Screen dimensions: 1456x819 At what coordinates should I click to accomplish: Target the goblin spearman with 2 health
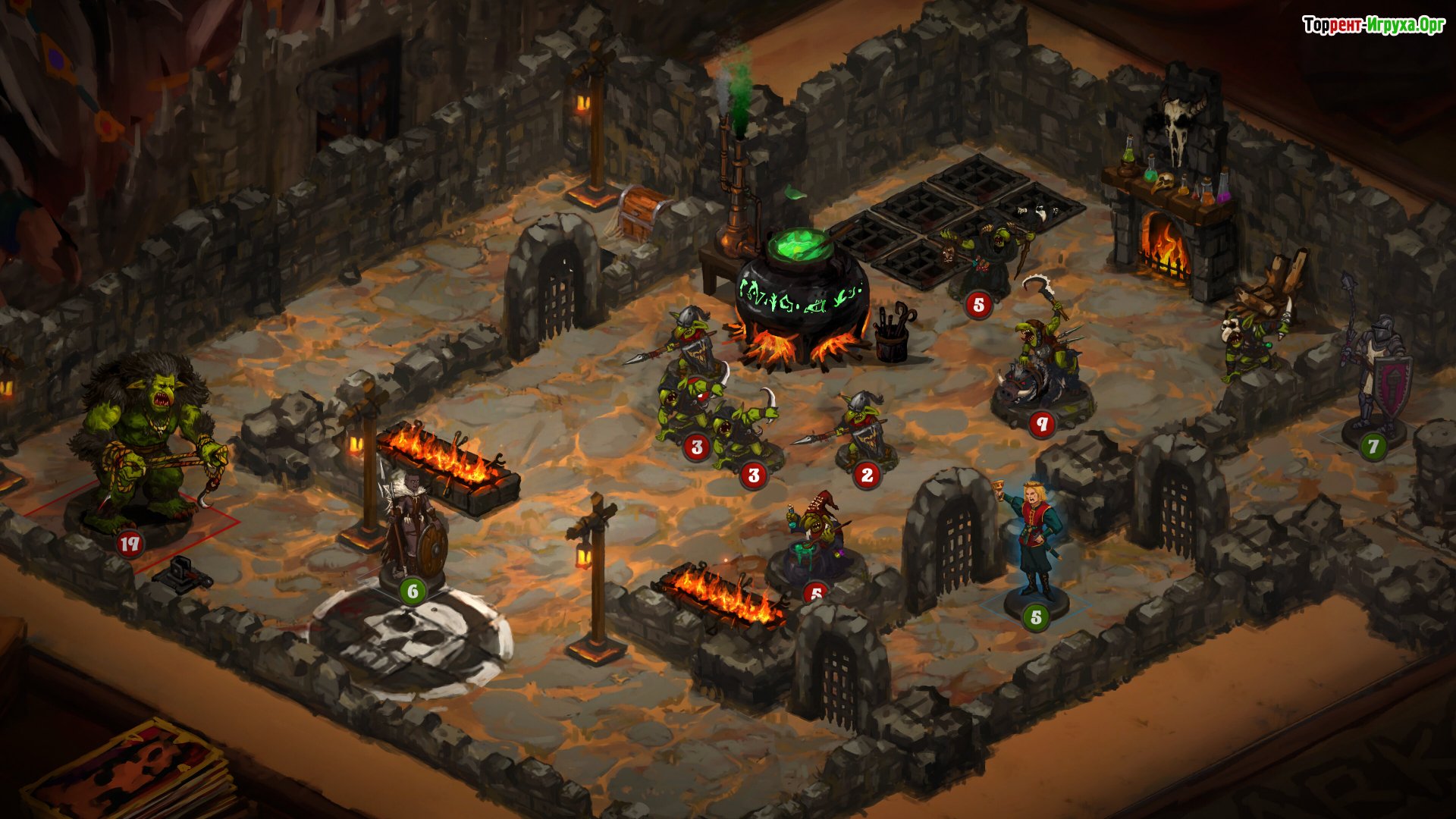click(863, 428)
